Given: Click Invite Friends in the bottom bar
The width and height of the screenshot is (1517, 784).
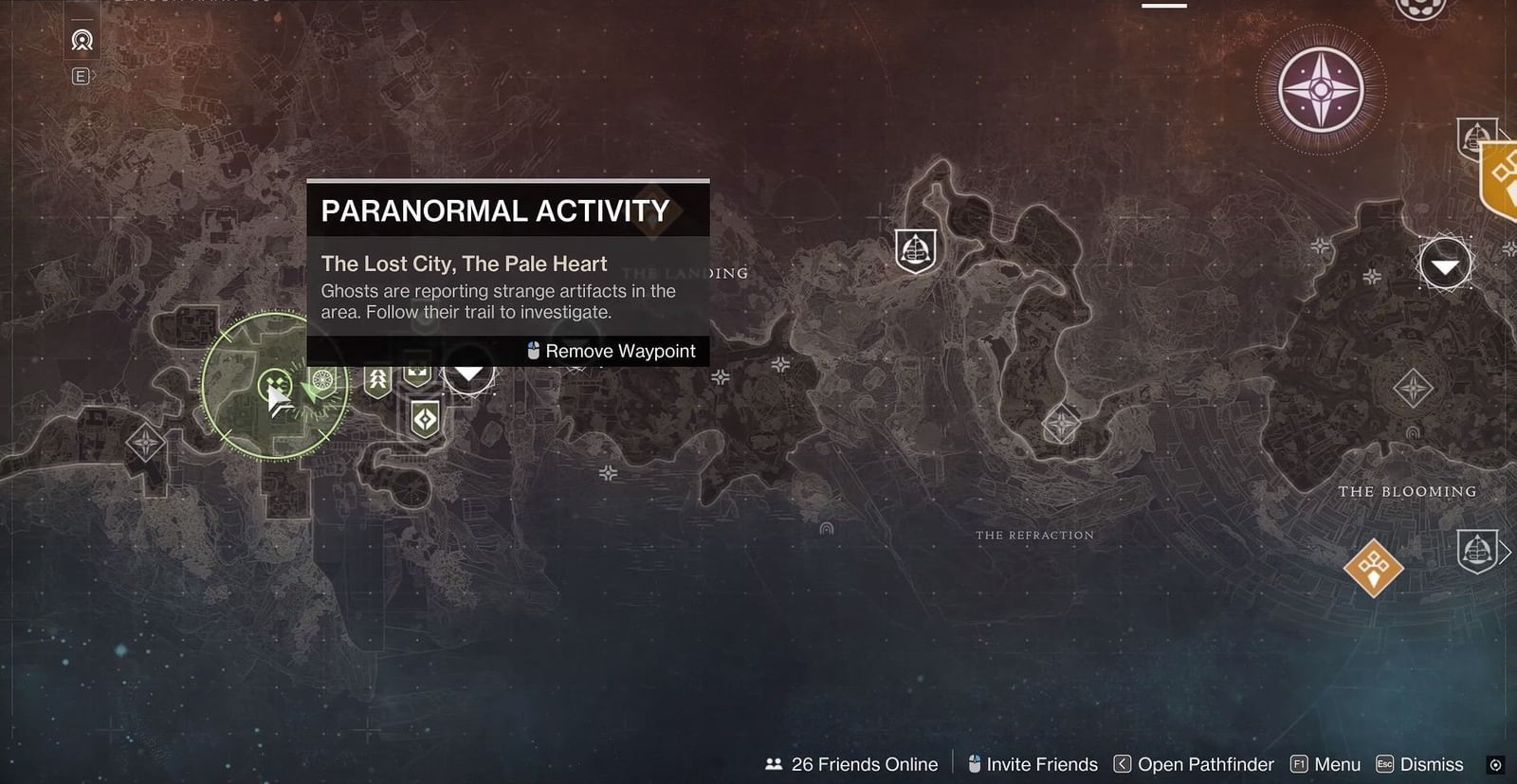Looking at the screenshot, I should point(1042,764).
